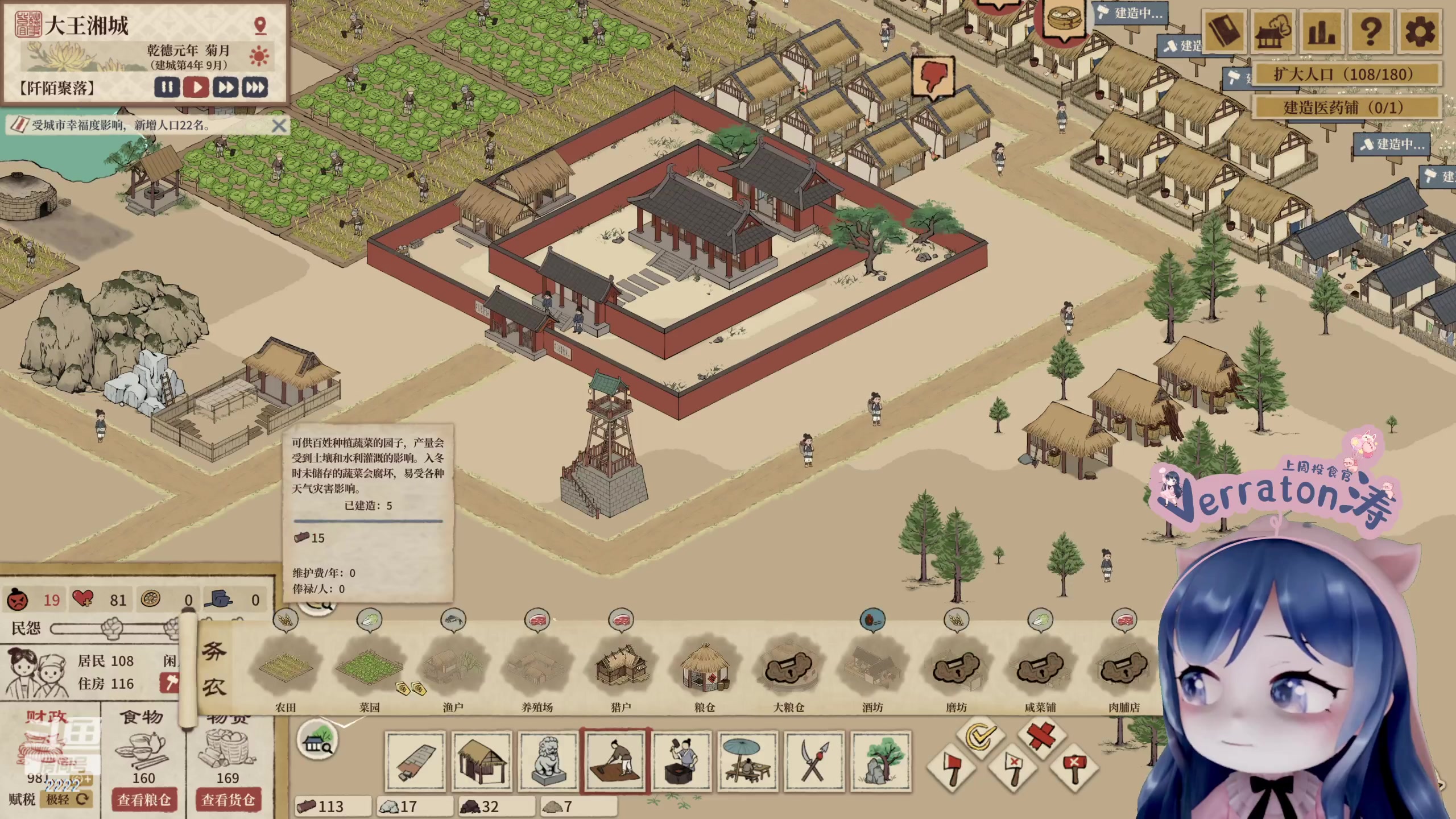The image size is (1456, 819).
Task: Open the settings gear menu
Action: (1420, 32)
